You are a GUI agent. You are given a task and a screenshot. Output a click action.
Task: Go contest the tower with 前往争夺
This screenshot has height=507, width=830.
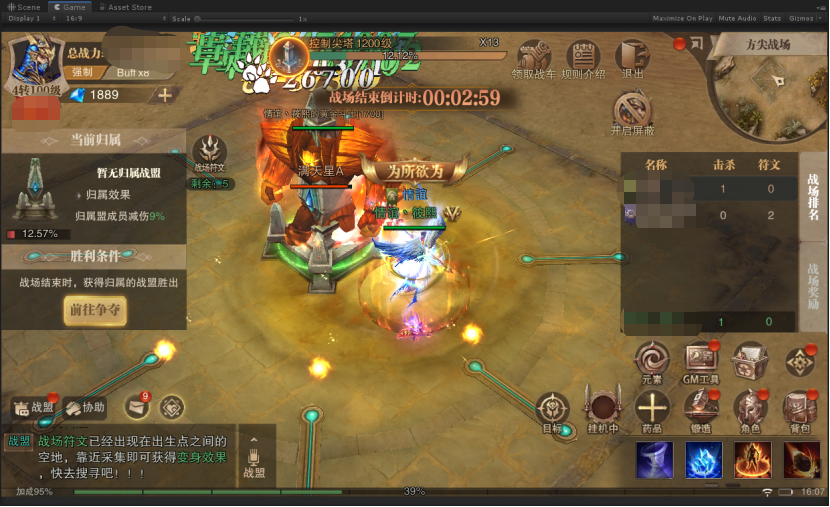coord(96,310)
